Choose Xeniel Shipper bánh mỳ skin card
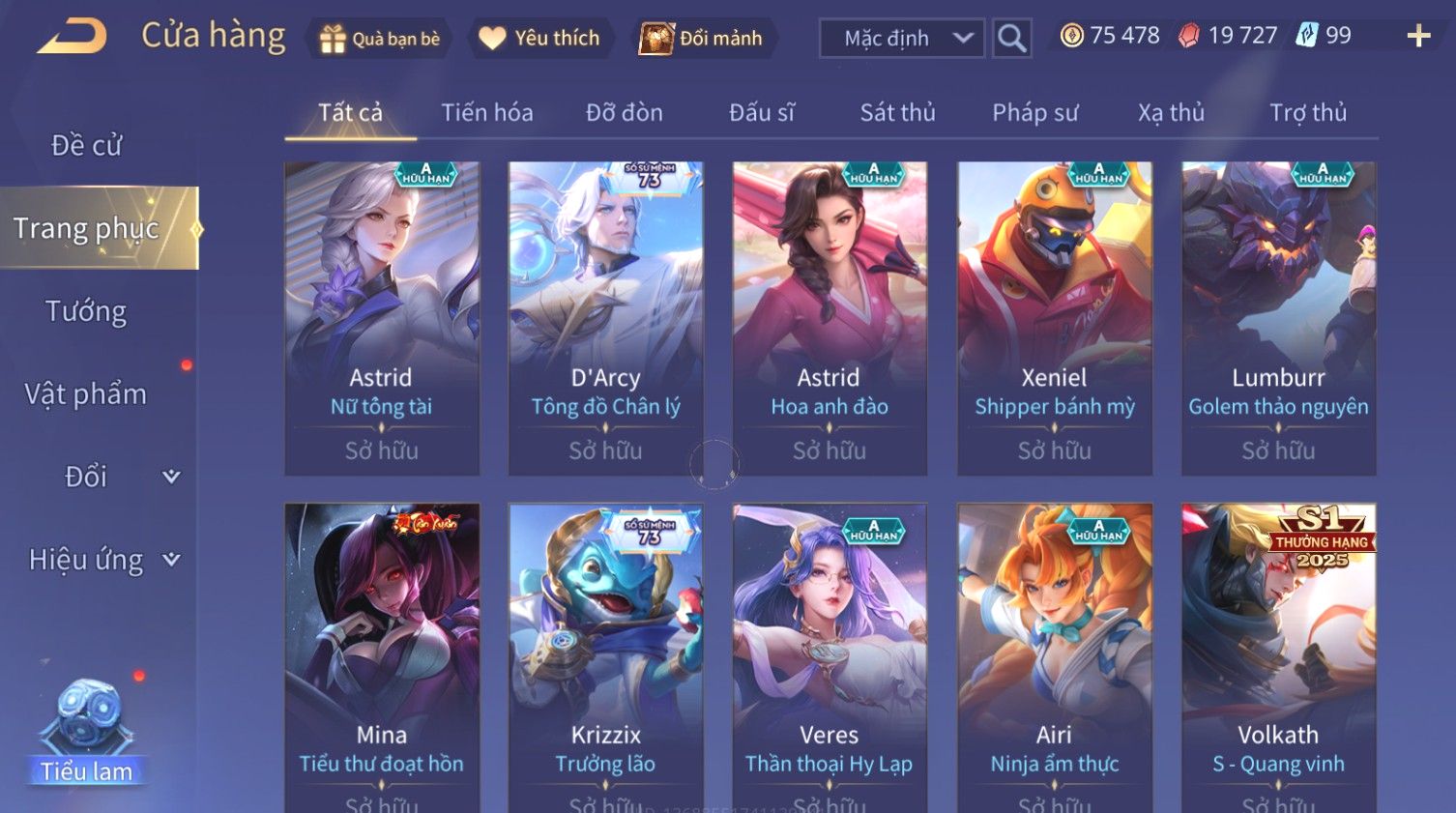This screenshot has width=1456, height=813. tap(1054, 318)
